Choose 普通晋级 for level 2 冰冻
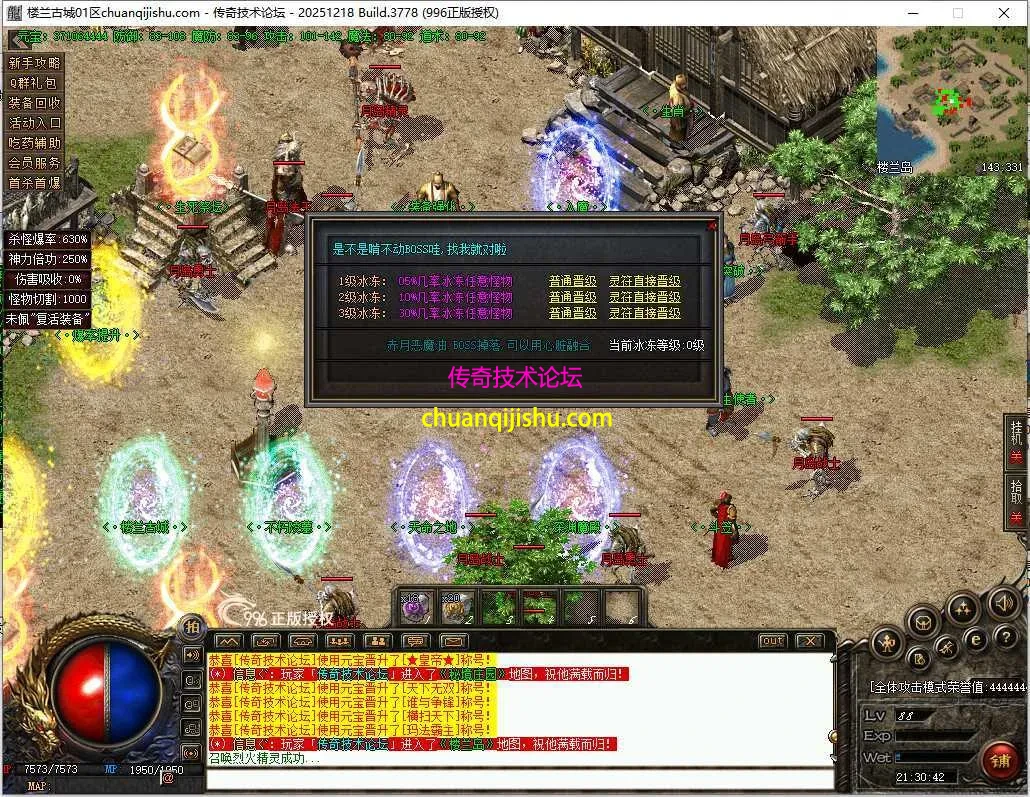The height and width of the screenshot is (797, 1030). tap(572, 297)
